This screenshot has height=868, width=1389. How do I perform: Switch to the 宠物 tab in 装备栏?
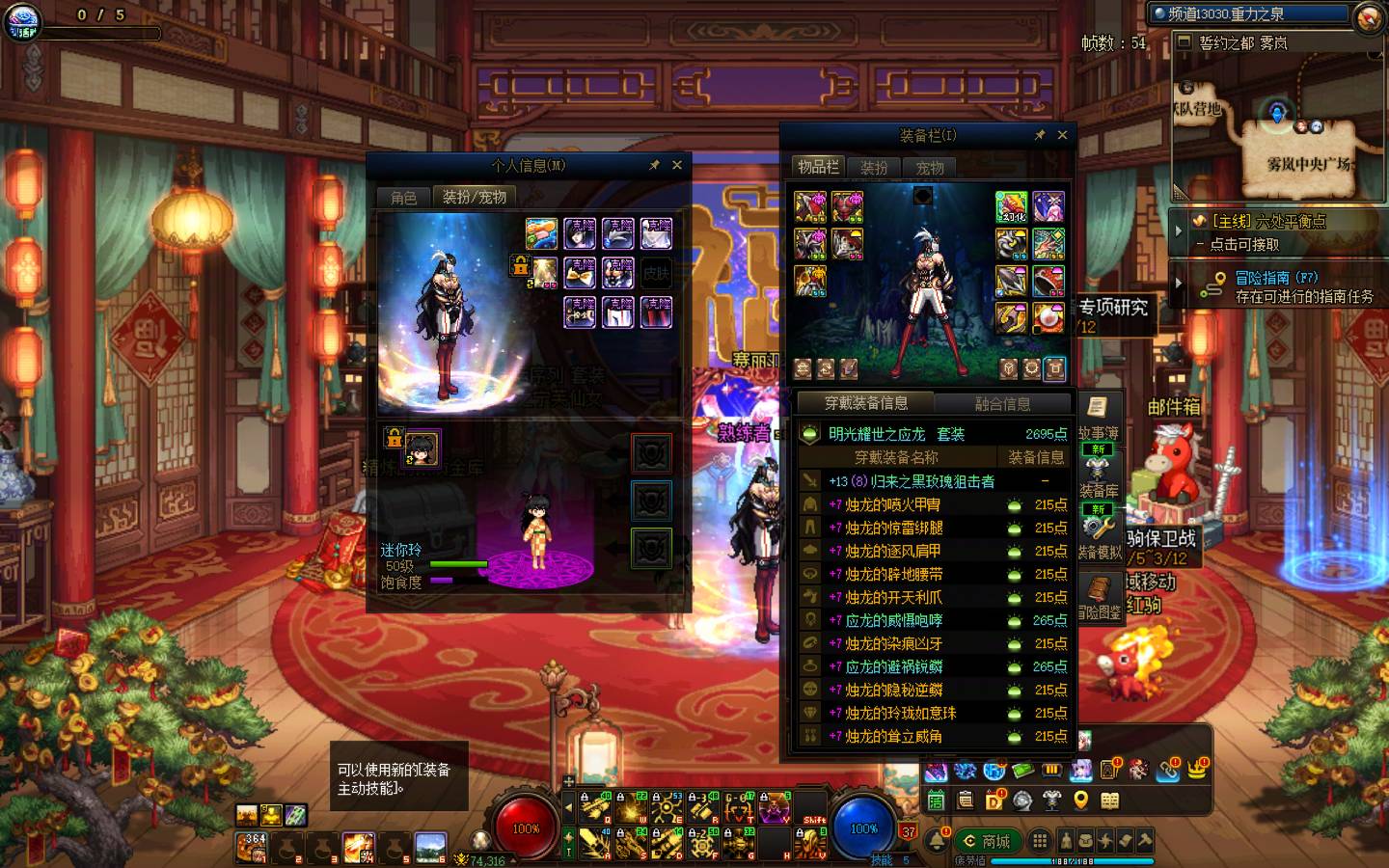coord(930,168)
